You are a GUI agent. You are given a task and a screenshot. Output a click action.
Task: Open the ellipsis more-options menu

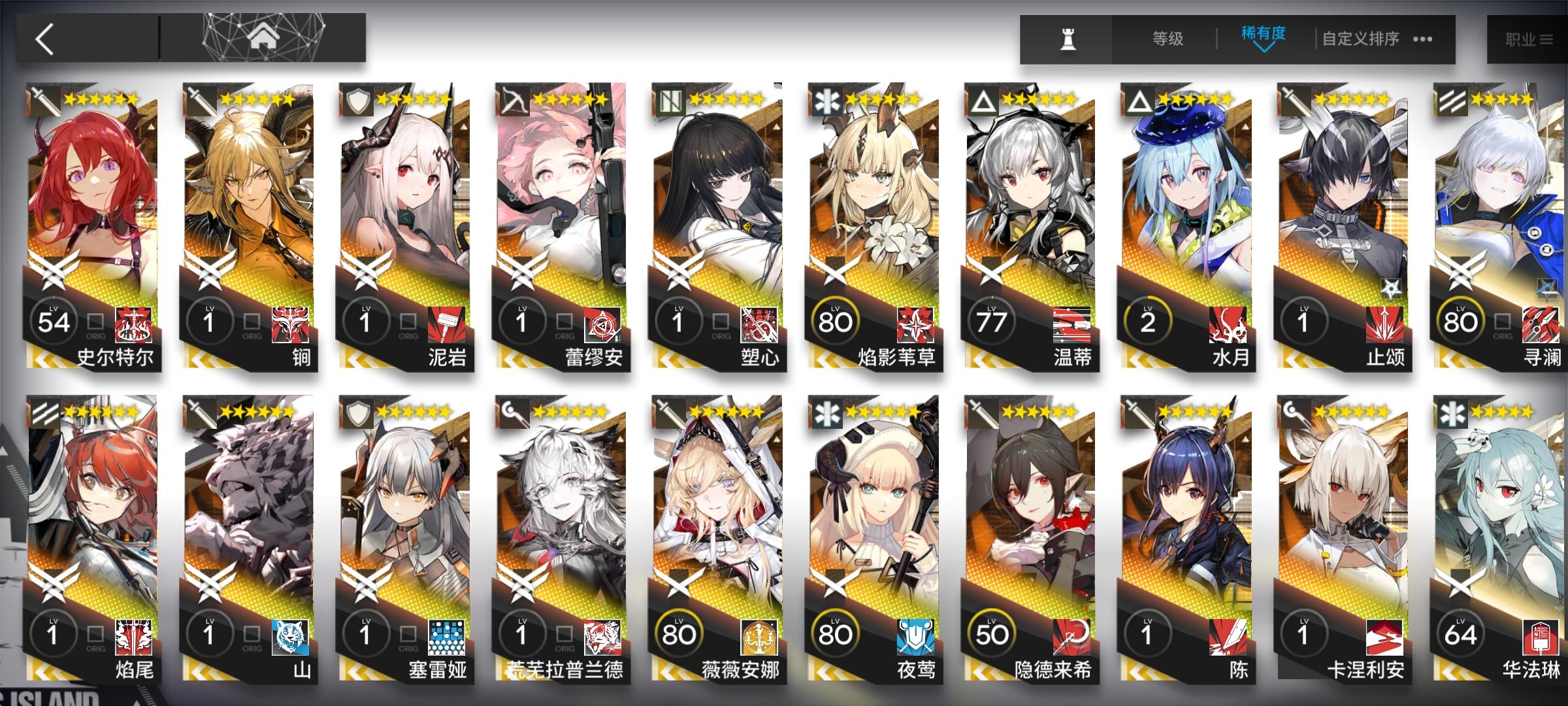click(x=1422, y=39)
